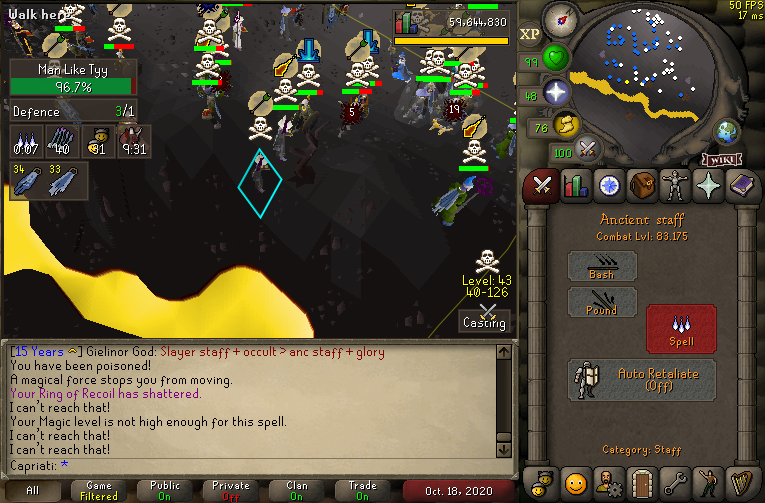Viewport: 765px width, 503px height.
Task: Select the Trade chat filter tab
Action: (x=362, y=490)
